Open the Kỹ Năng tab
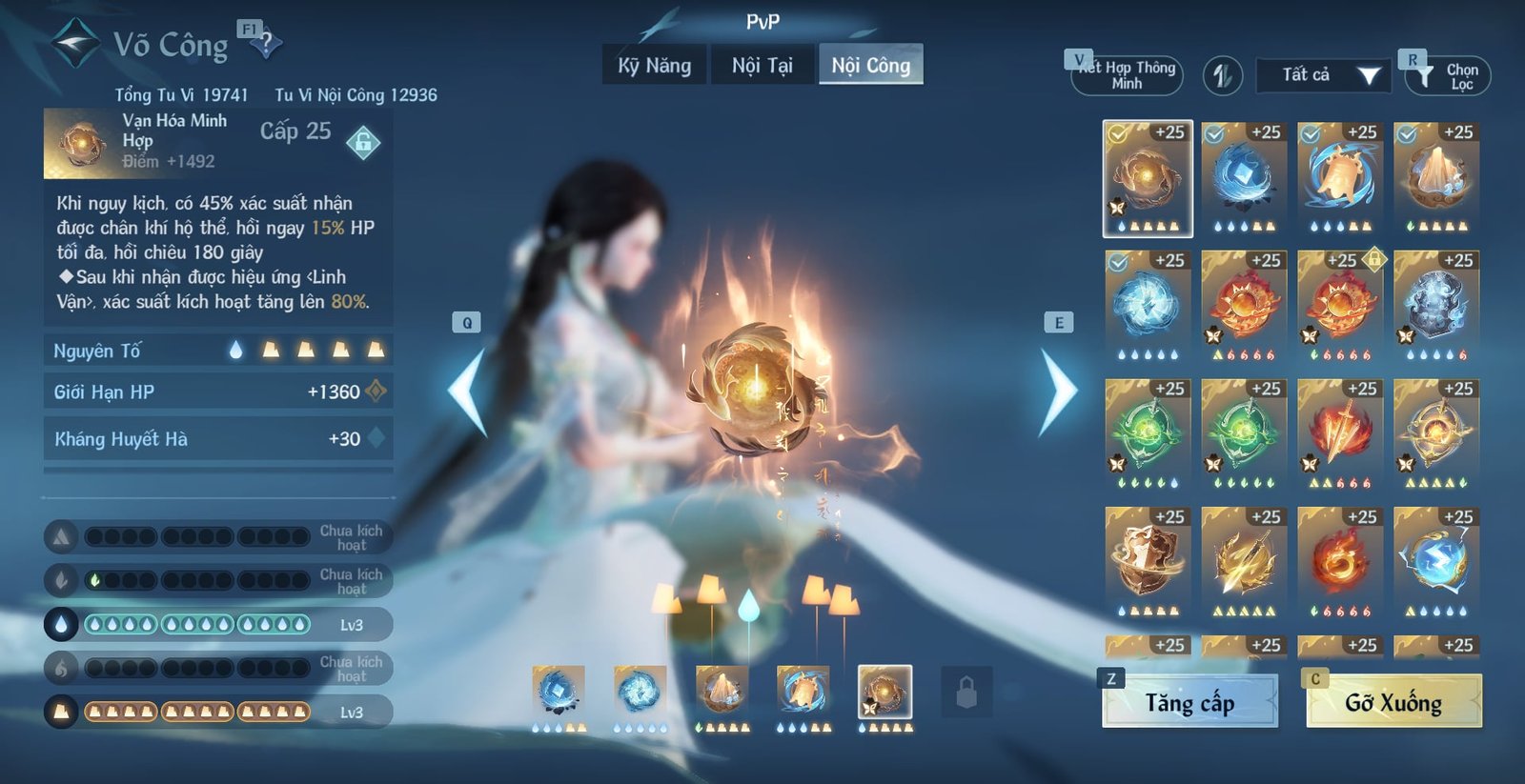1525x784 pixels. (652, 66)
